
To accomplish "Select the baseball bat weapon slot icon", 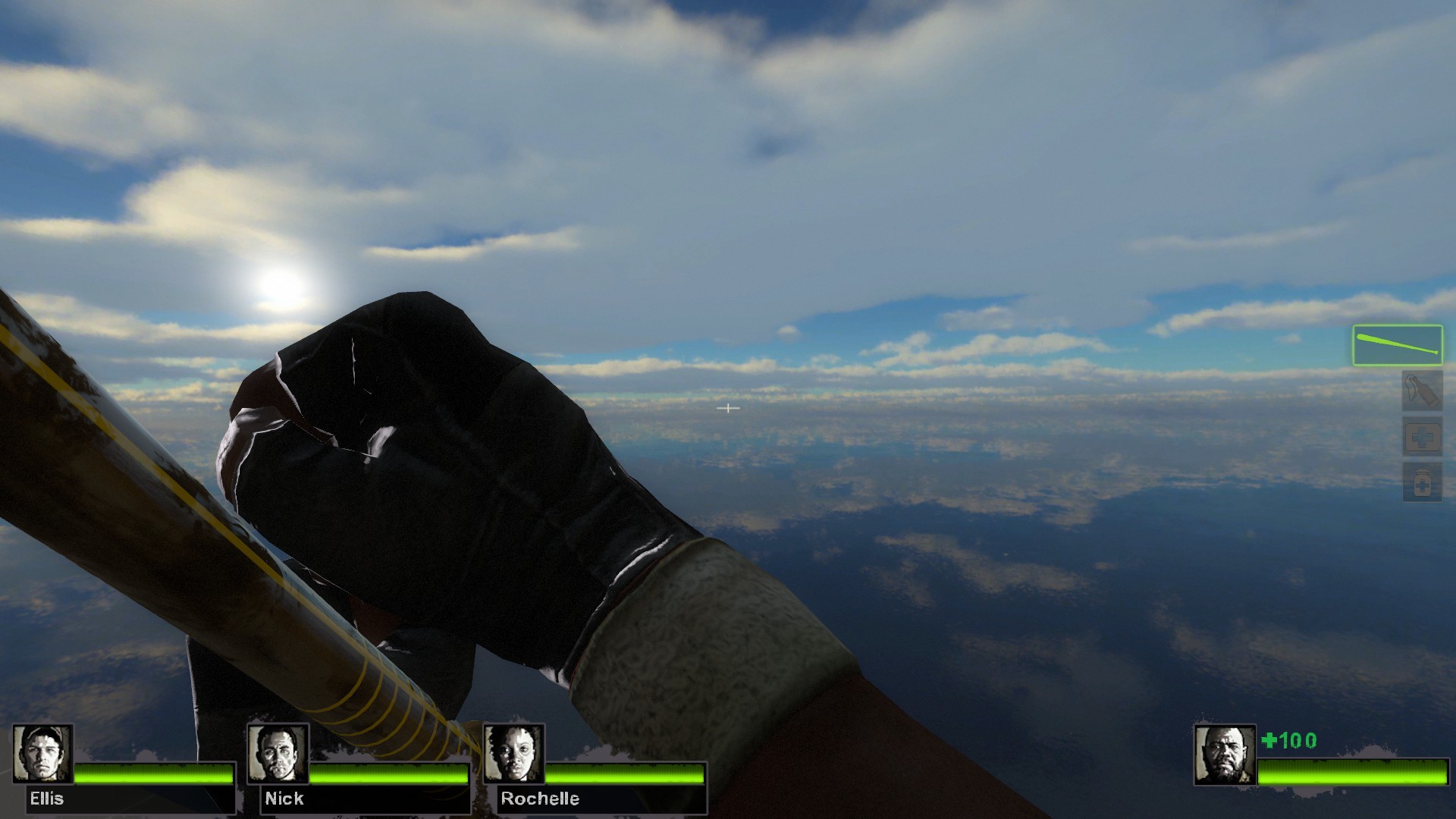I will click(1398, 345).
